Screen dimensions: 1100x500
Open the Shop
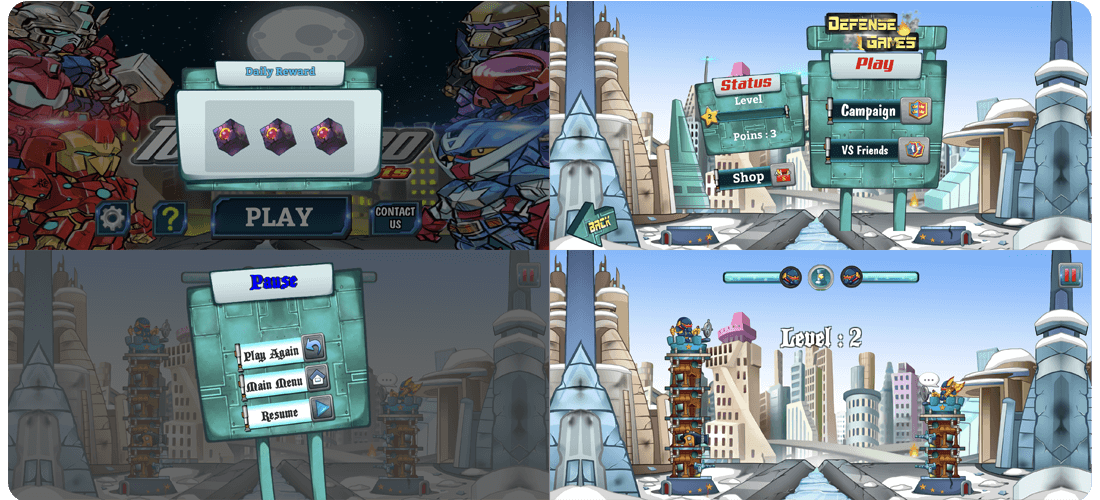click(x=756, y=178)
